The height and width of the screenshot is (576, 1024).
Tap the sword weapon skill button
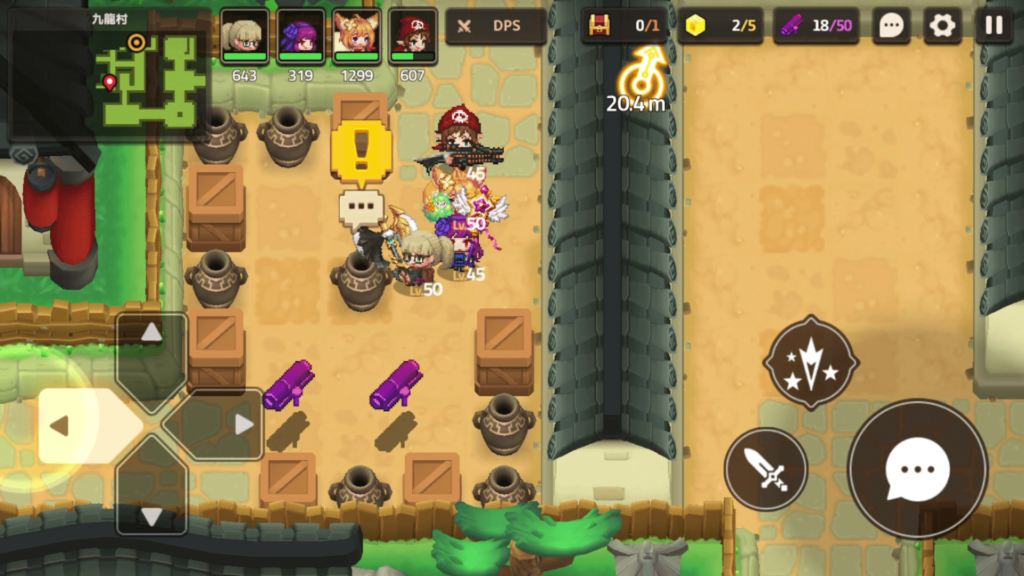coord(766,469)
